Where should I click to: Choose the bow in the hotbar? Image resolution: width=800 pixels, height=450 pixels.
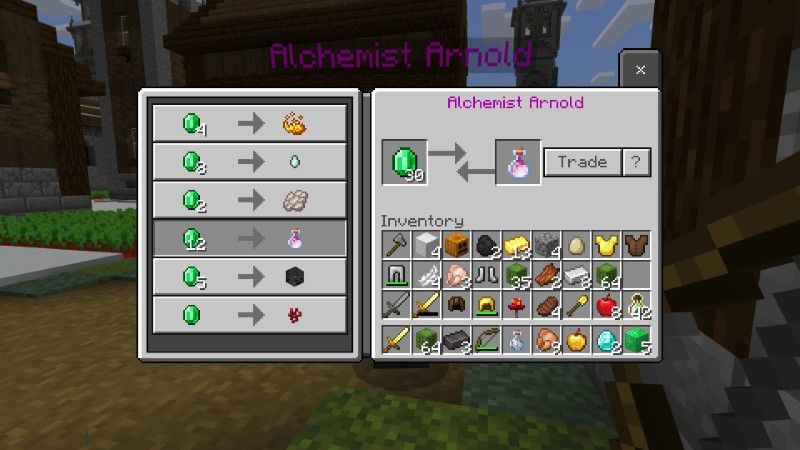pyautogui.click(x=488, y=339)
